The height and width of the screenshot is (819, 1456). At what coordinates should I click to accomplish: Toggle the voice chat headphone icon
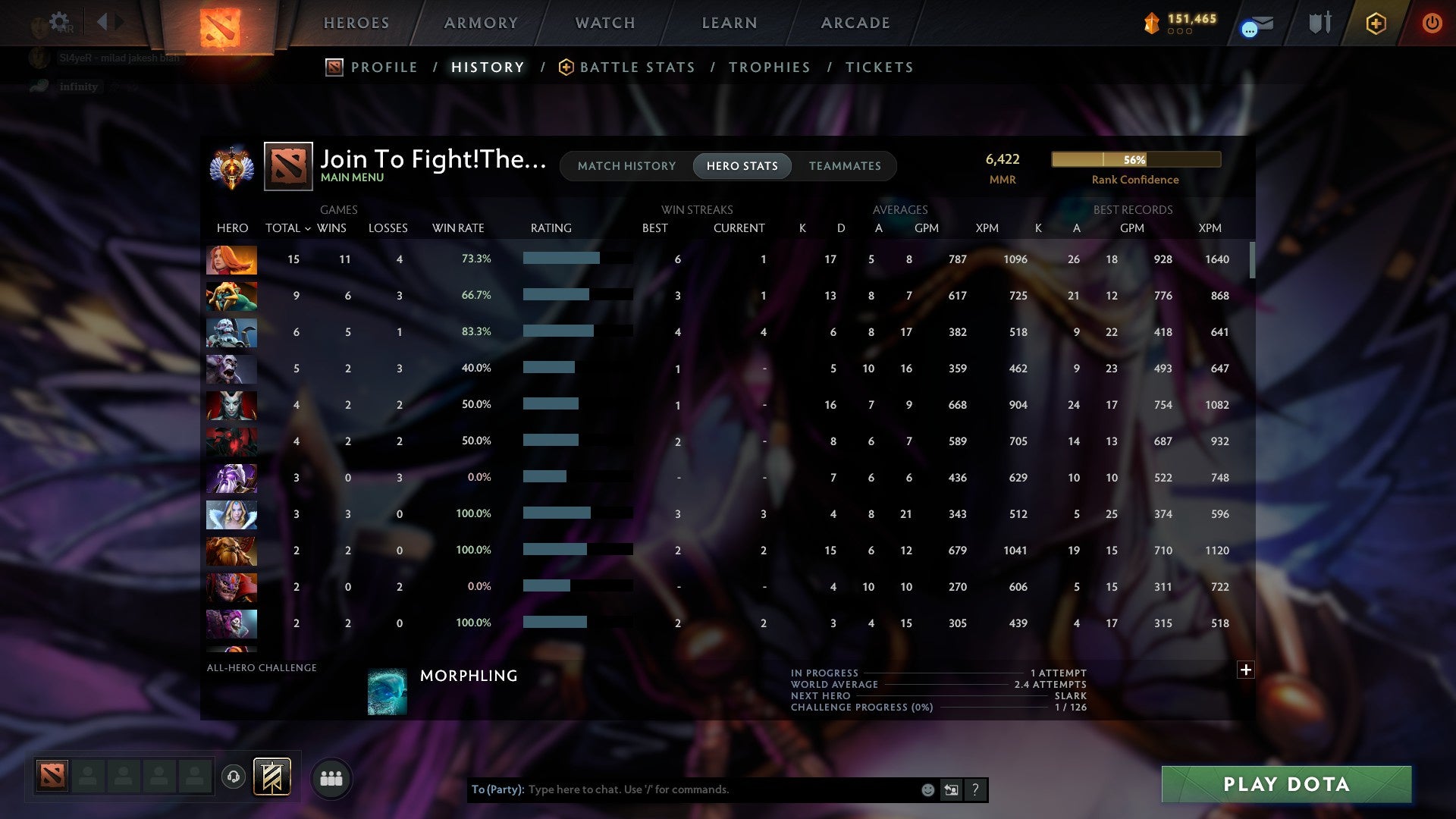(234, 778)
